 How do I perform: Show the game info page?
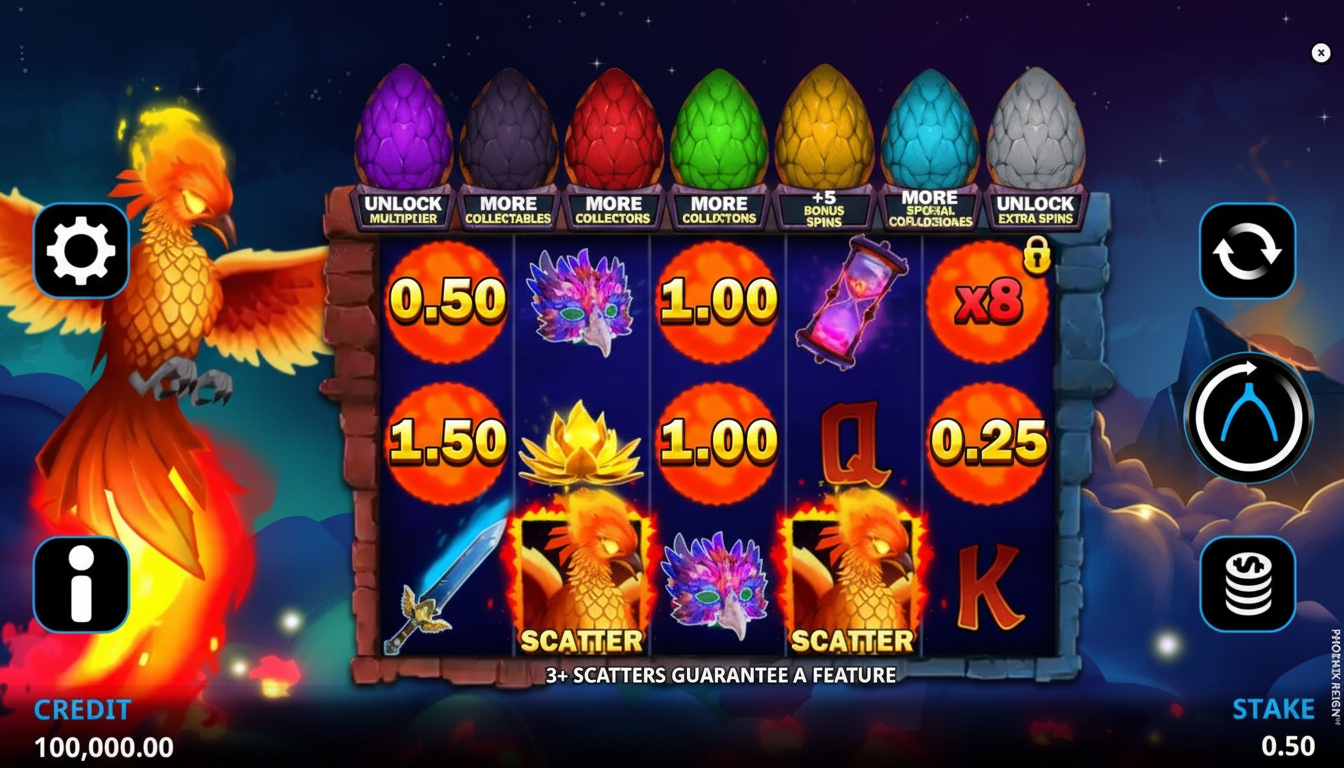[81, 584]
